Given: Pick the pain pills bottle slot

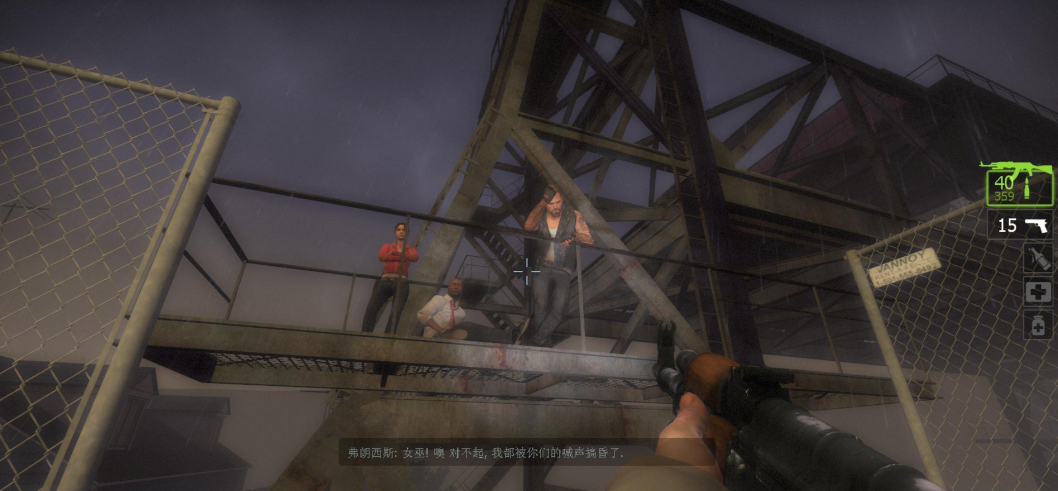Looking at the screenshot, I should coord(1037,325).
